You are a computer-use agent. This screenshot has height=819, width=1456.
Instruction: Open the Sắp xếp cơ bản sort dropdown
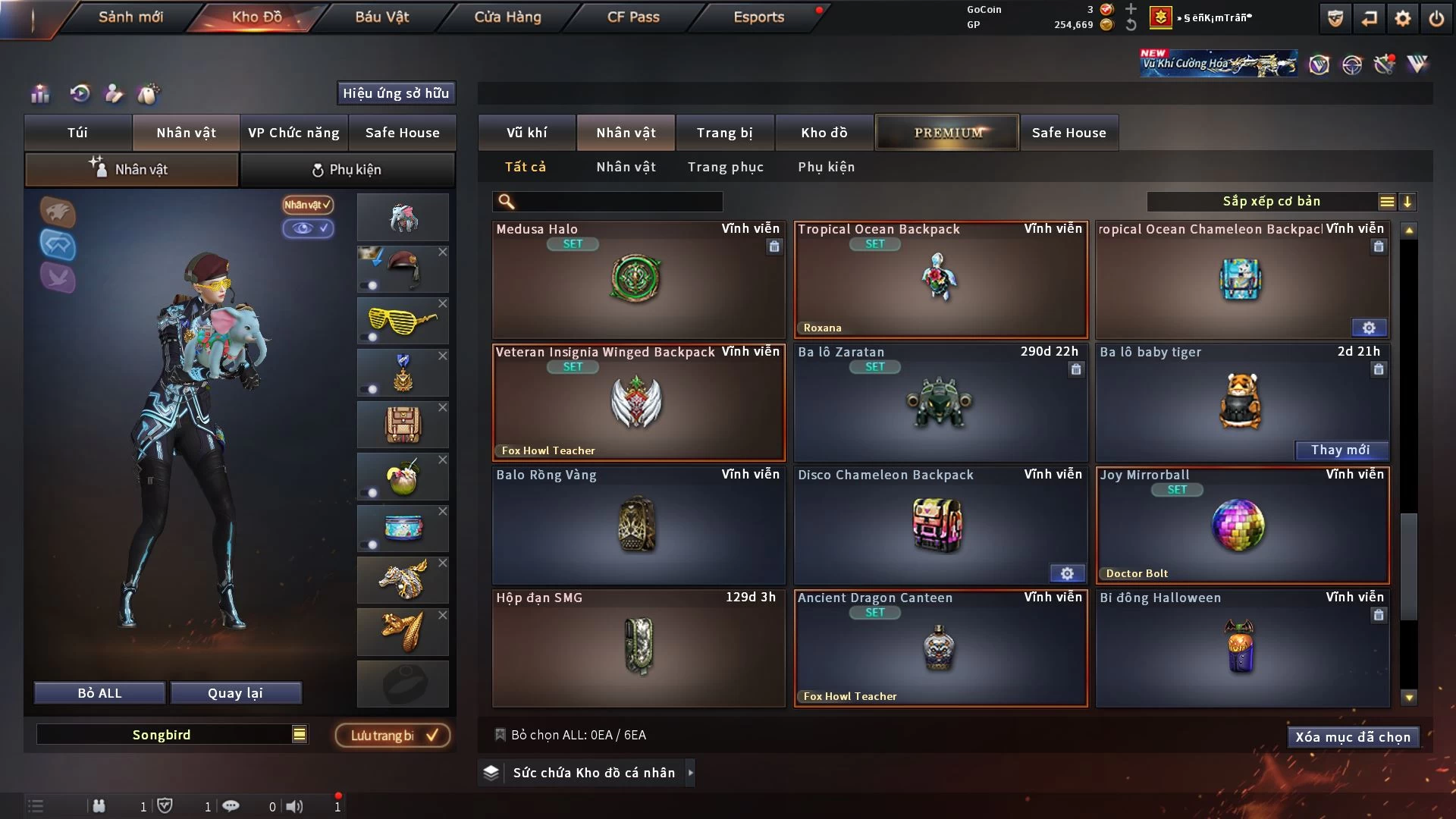tap(1271, 201)
